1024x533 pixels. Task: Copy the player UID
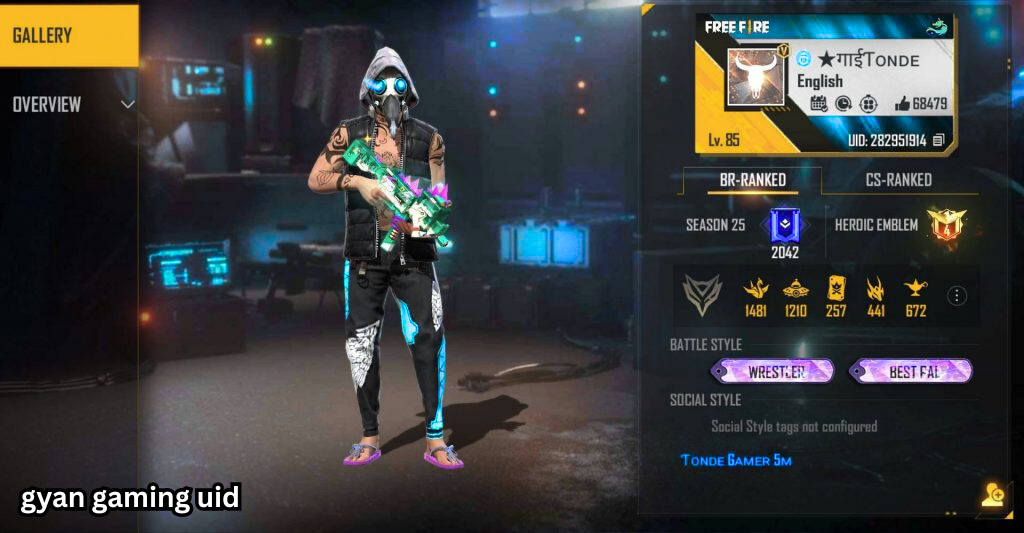938,141
